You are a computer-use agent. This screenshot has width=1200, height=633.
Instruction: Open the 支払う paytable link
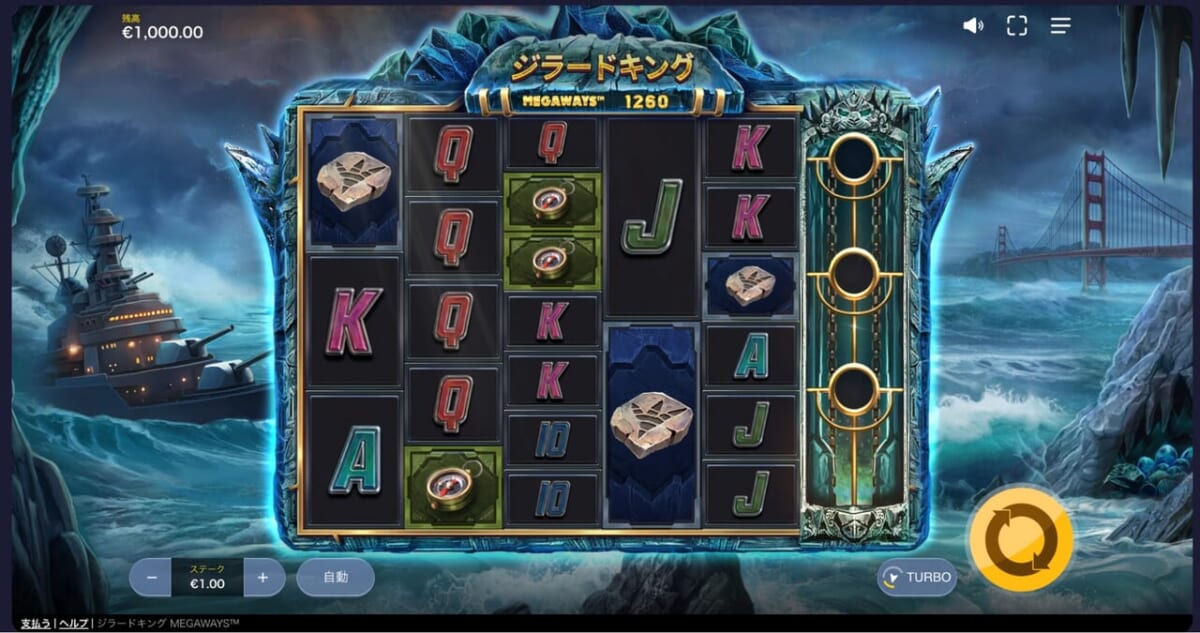[x=36, y=624]
